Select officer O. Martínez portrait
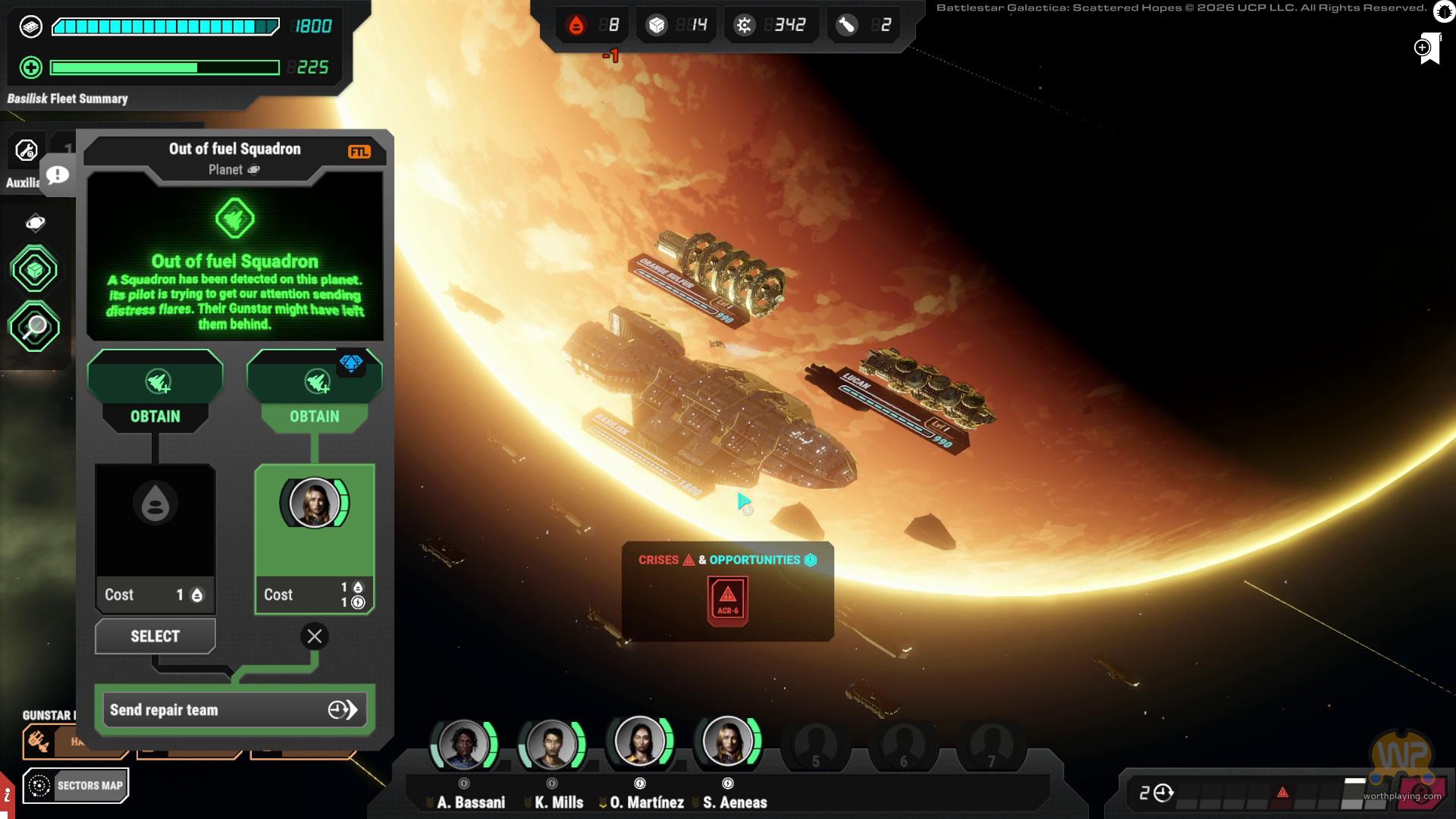1456x819 pixels. (639, 741)
